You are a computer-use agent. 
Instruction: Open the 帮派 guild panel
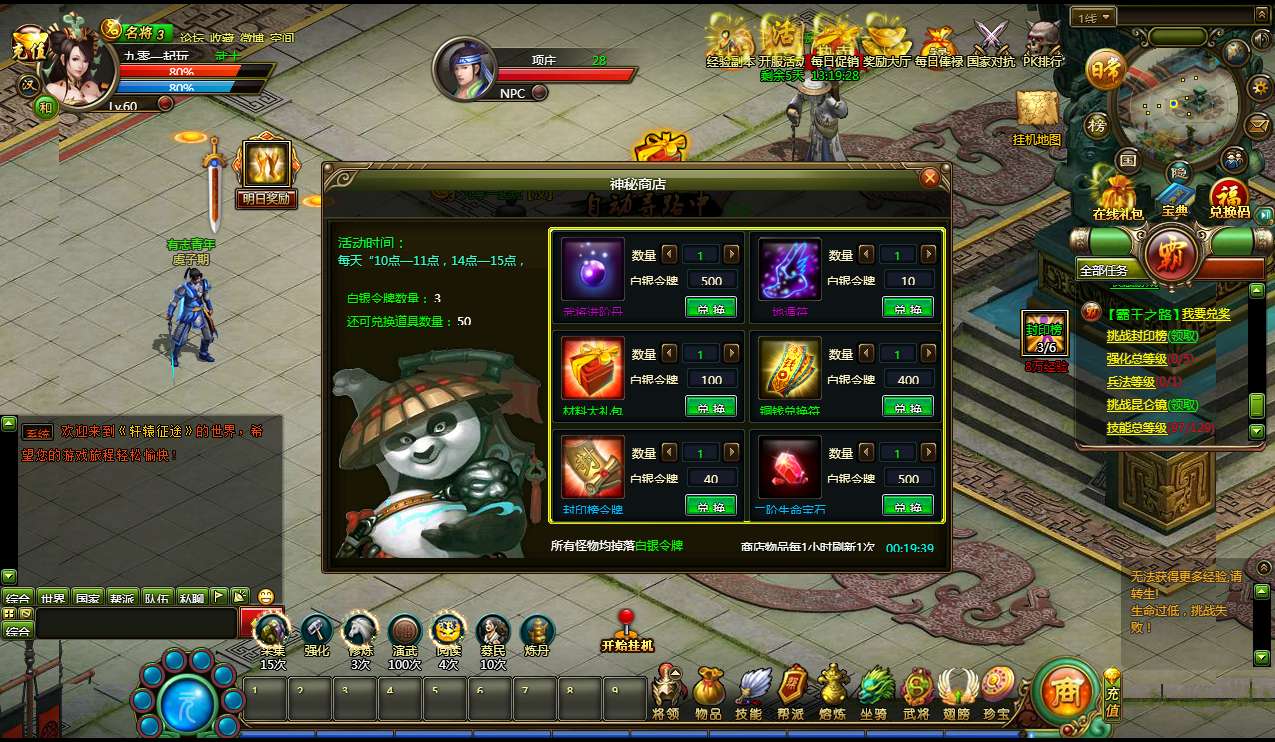pos(793,690)
